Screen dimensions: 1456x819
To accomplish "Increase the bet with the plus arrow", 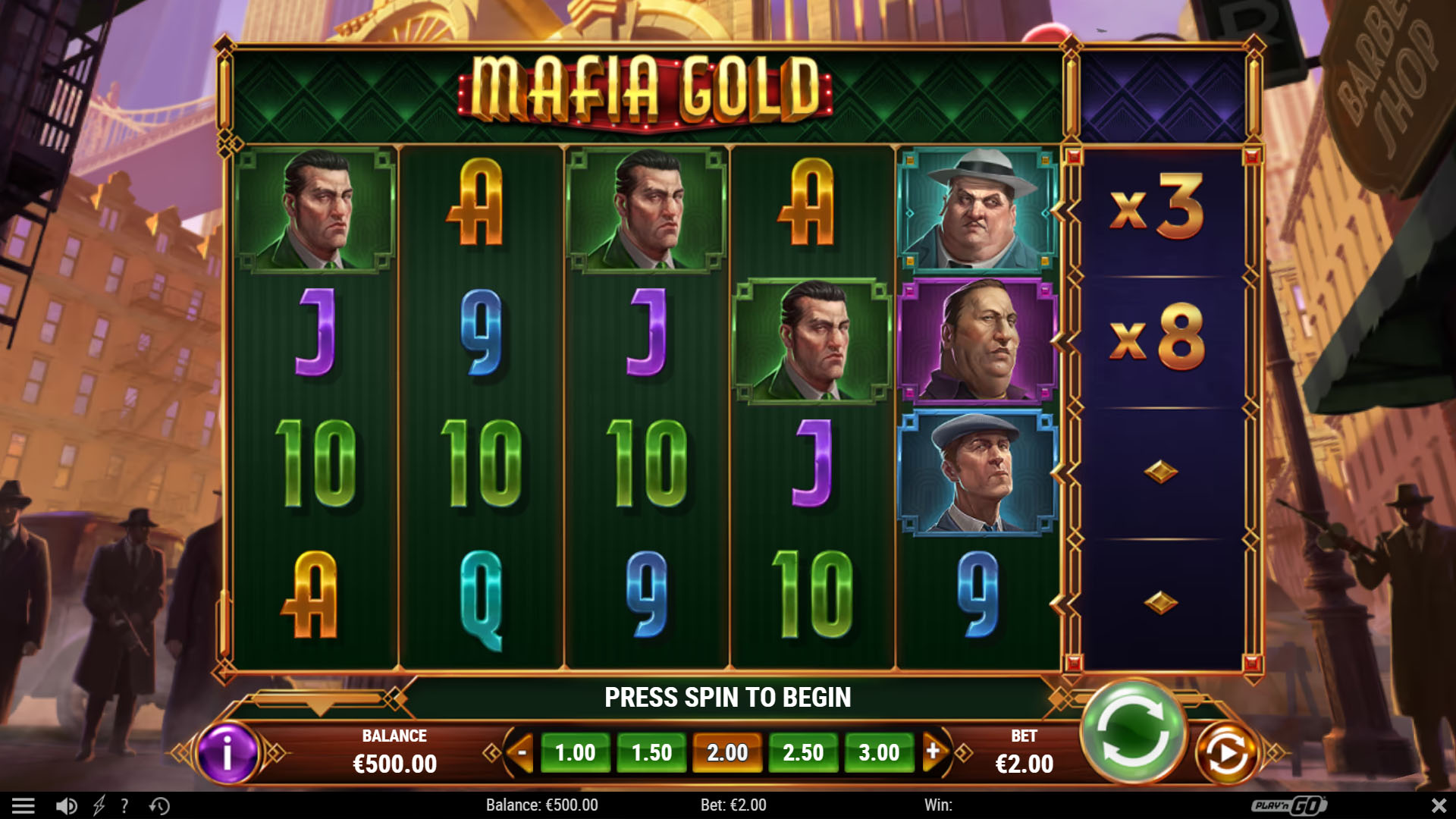I will click(x=934, y=752).
